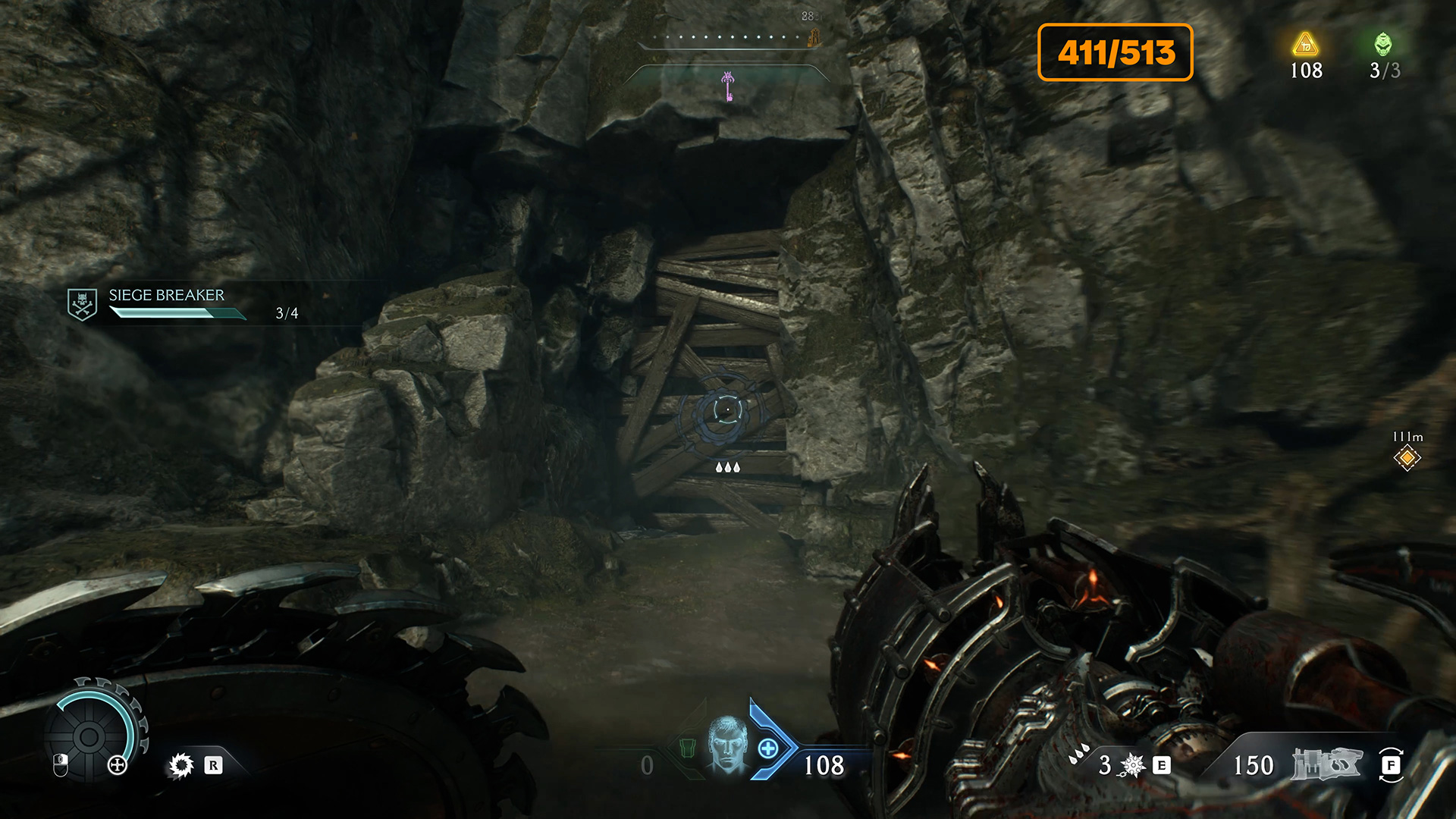Click the green demon skull icon
Screen dimensions: 1456x819
click(x=1383, y=44)
